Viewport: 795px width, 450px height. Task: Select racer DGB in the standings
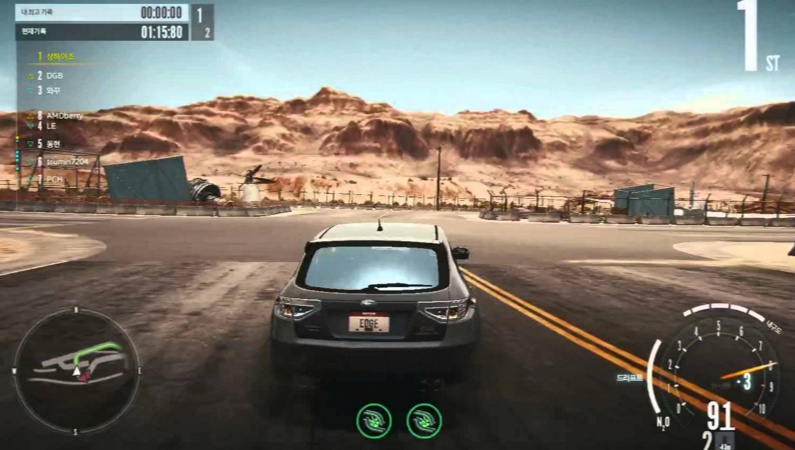54,75
